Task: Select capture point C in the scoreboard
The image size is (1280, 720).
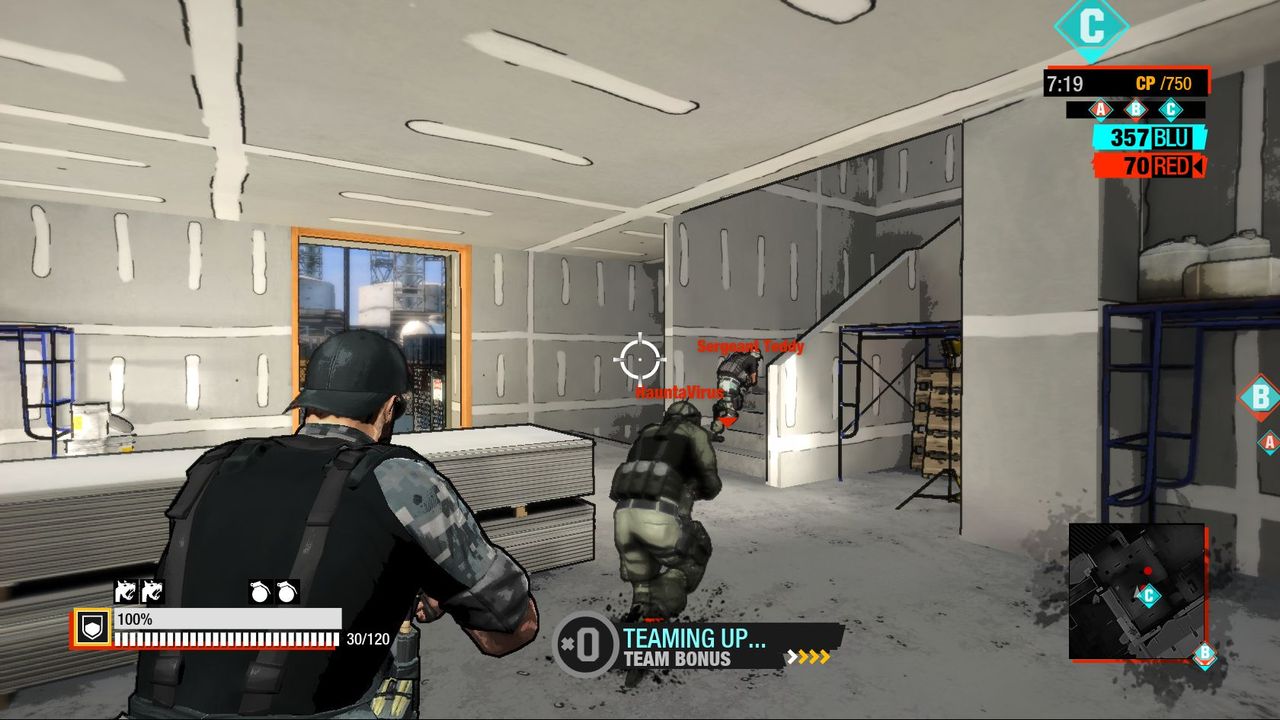Action: 1171,108
